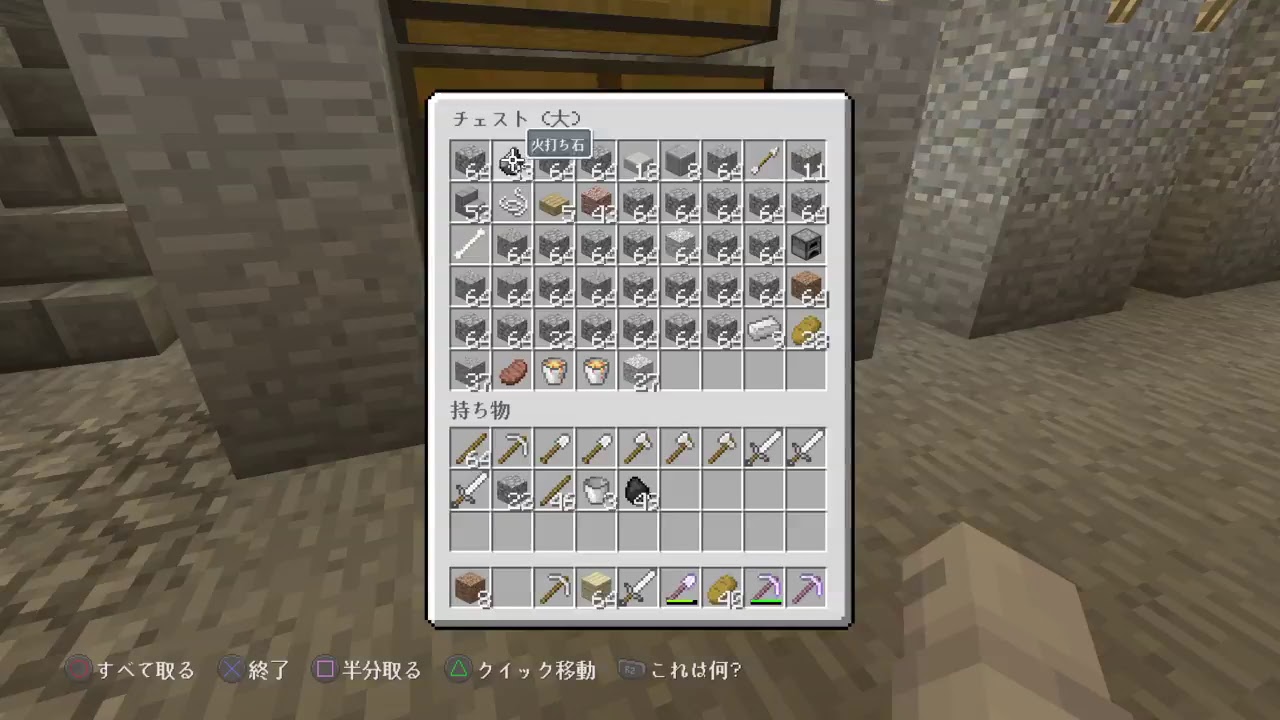Image resolution: width=1280 pixels, height=720 pixels.
Task: Click a milk bucket in the chest bottom row
Action: click(x=555, y=370)
